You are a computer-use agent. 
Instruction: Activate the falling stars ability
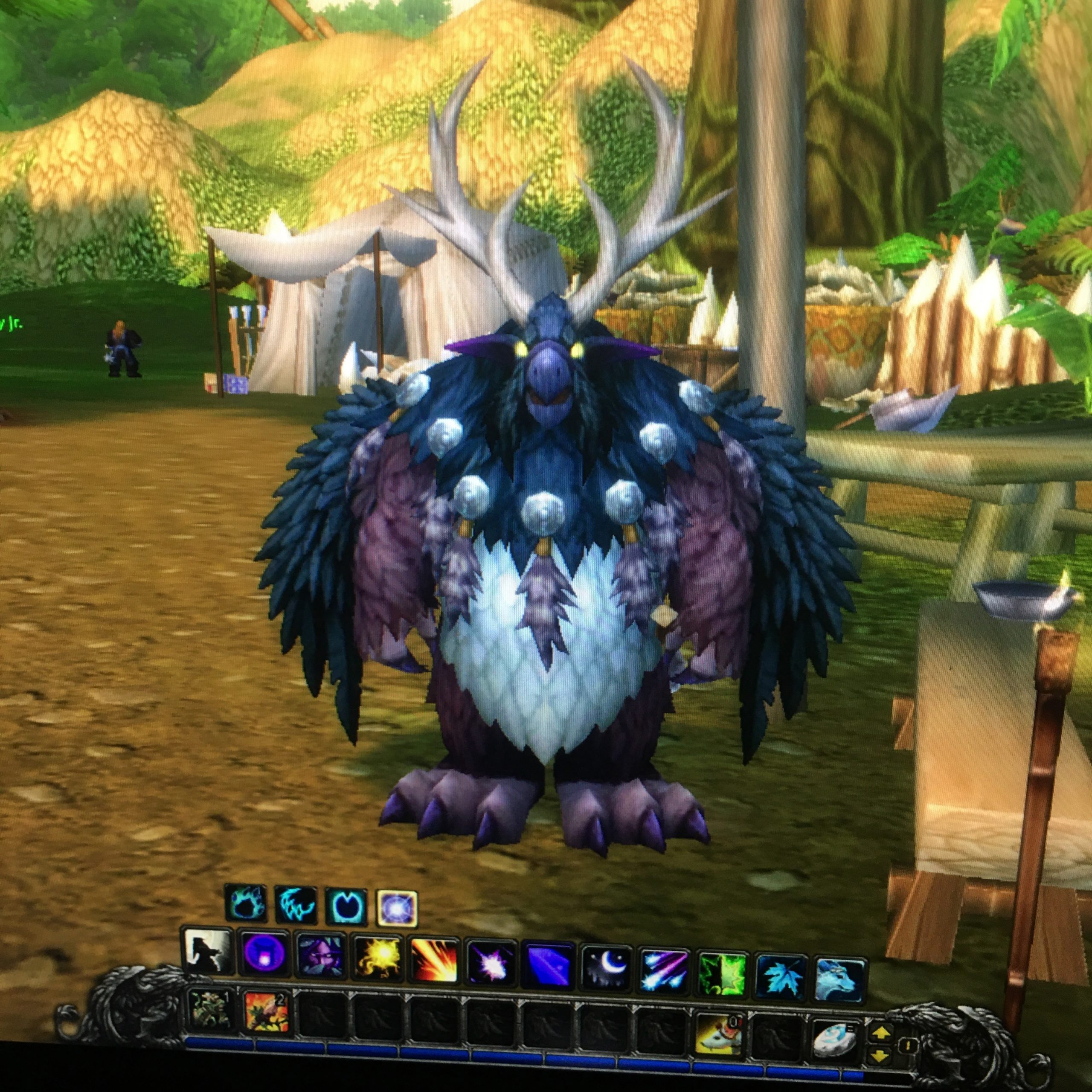coord(664,965)
